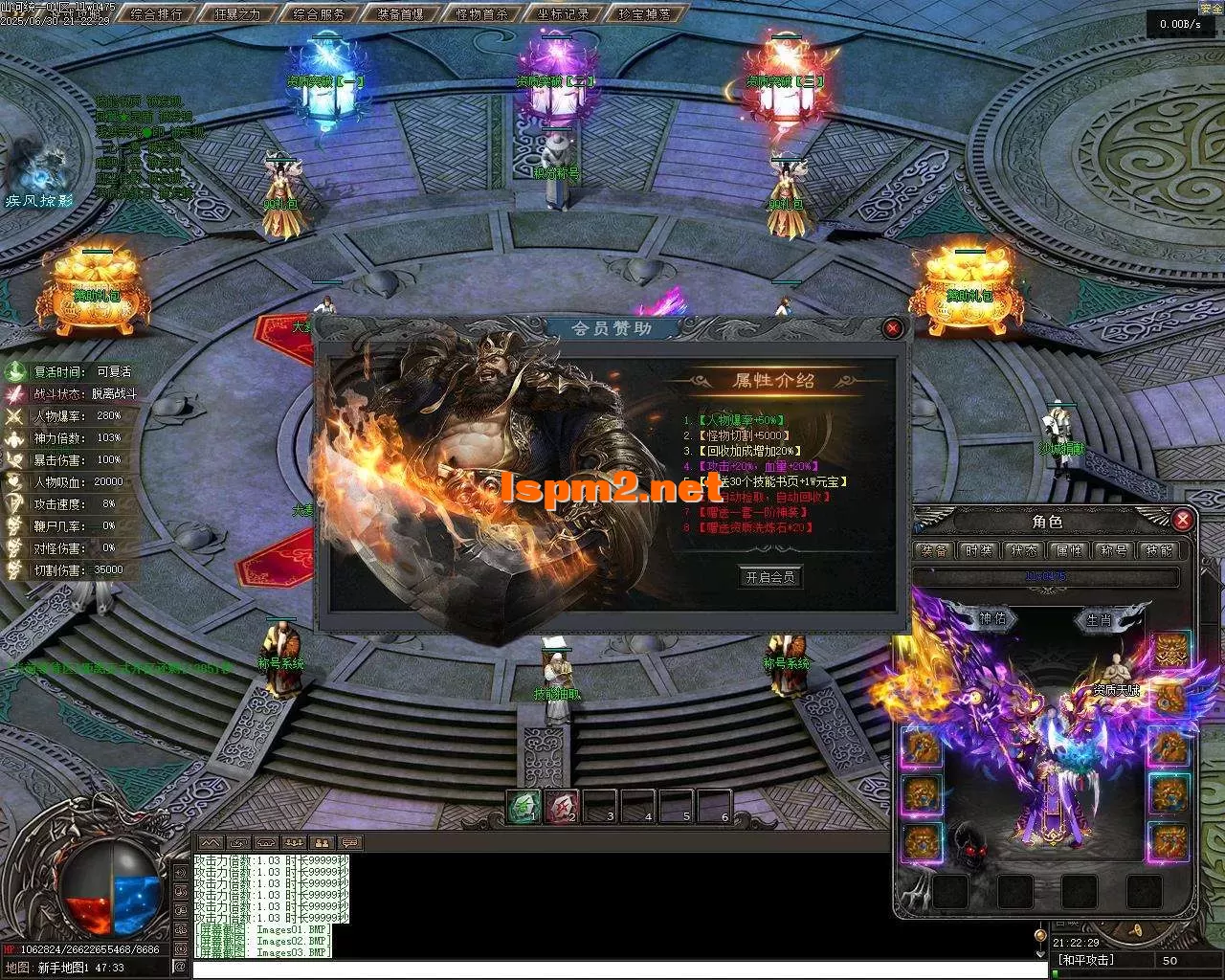
Task: Open the 生肖 zodiac button
Action: 1099,619
